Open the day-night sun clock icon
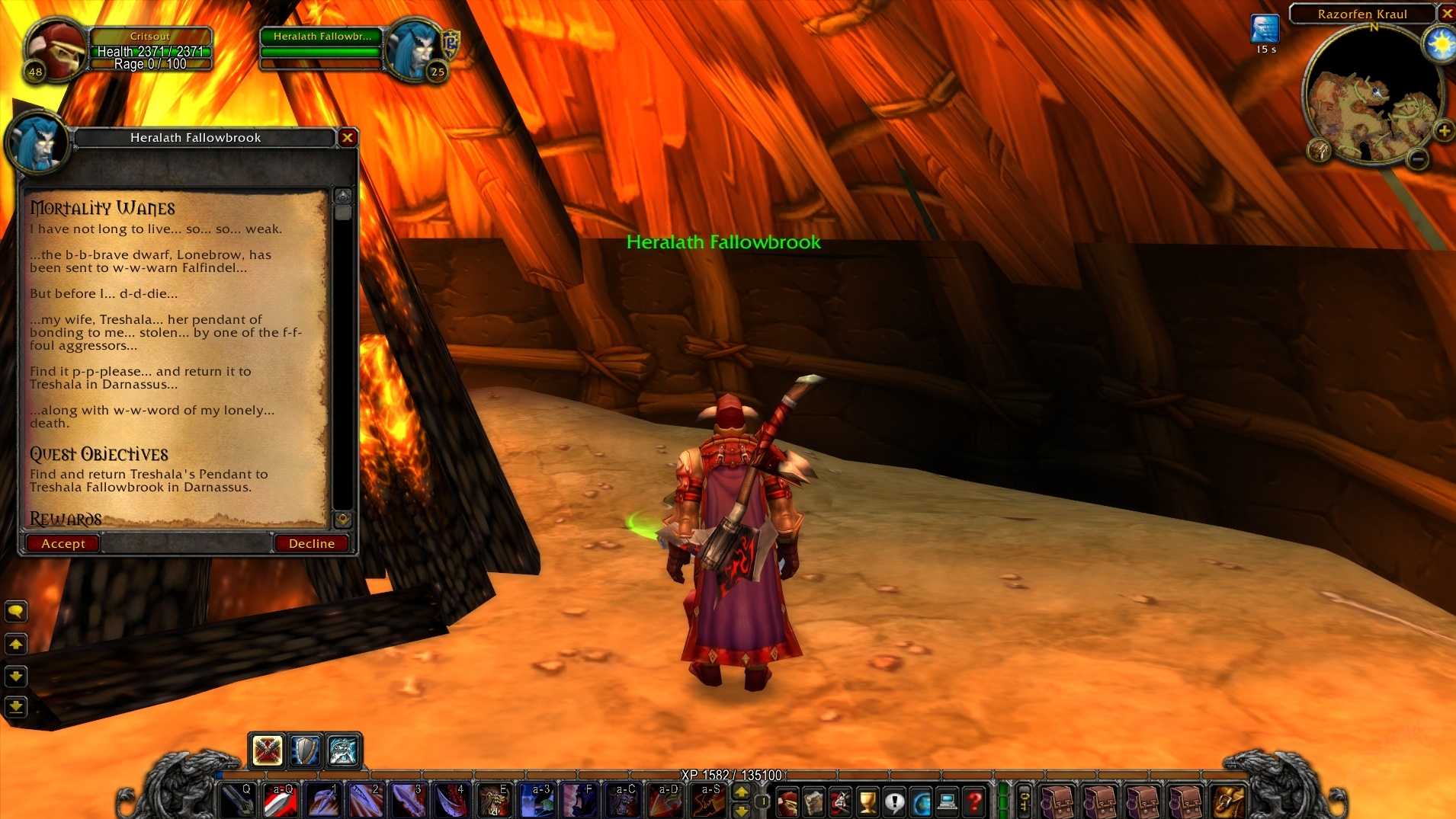The width and height of the screenshot is (1456, 819). tap(1440, 45)
